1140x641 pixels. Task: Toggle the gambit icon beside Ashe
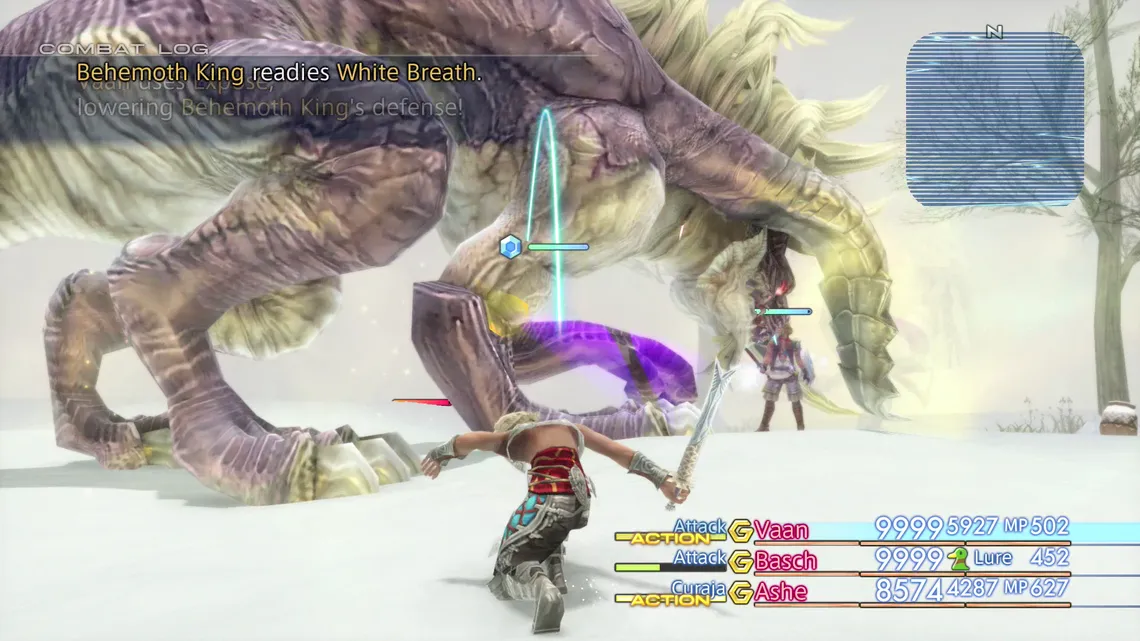coord(740,592)
